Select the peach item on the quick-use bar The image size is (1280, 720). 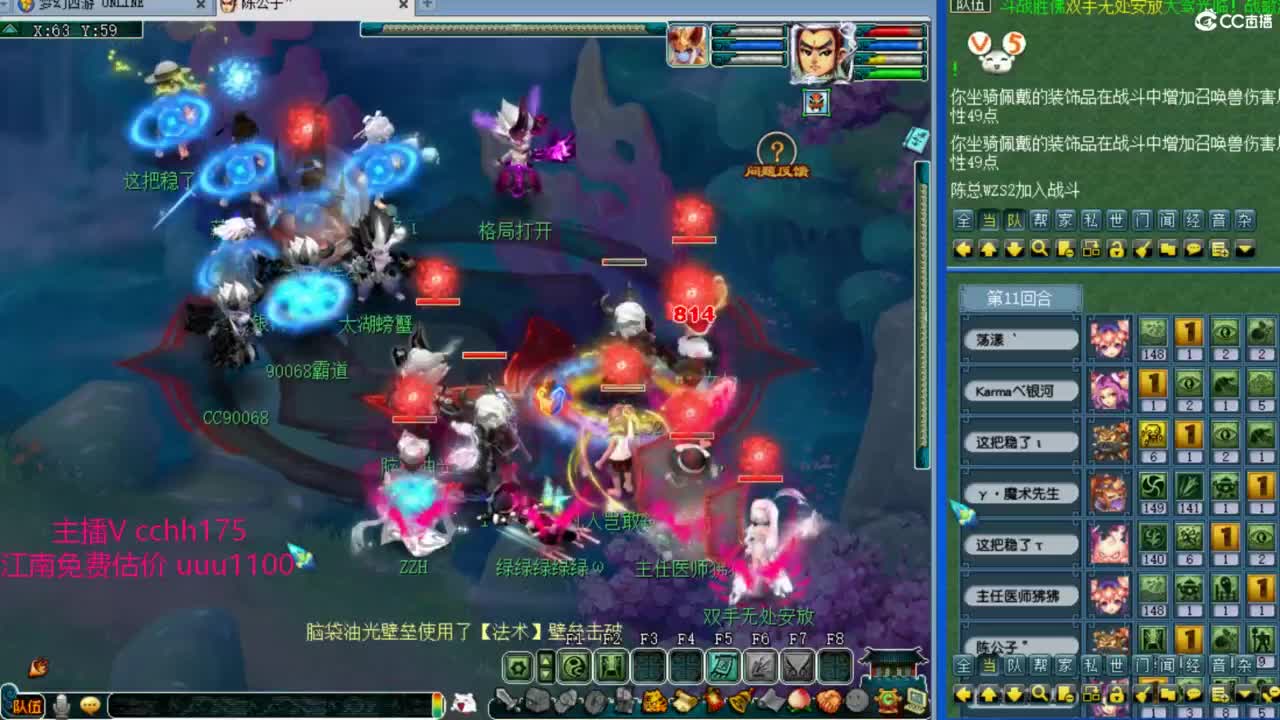798,700
